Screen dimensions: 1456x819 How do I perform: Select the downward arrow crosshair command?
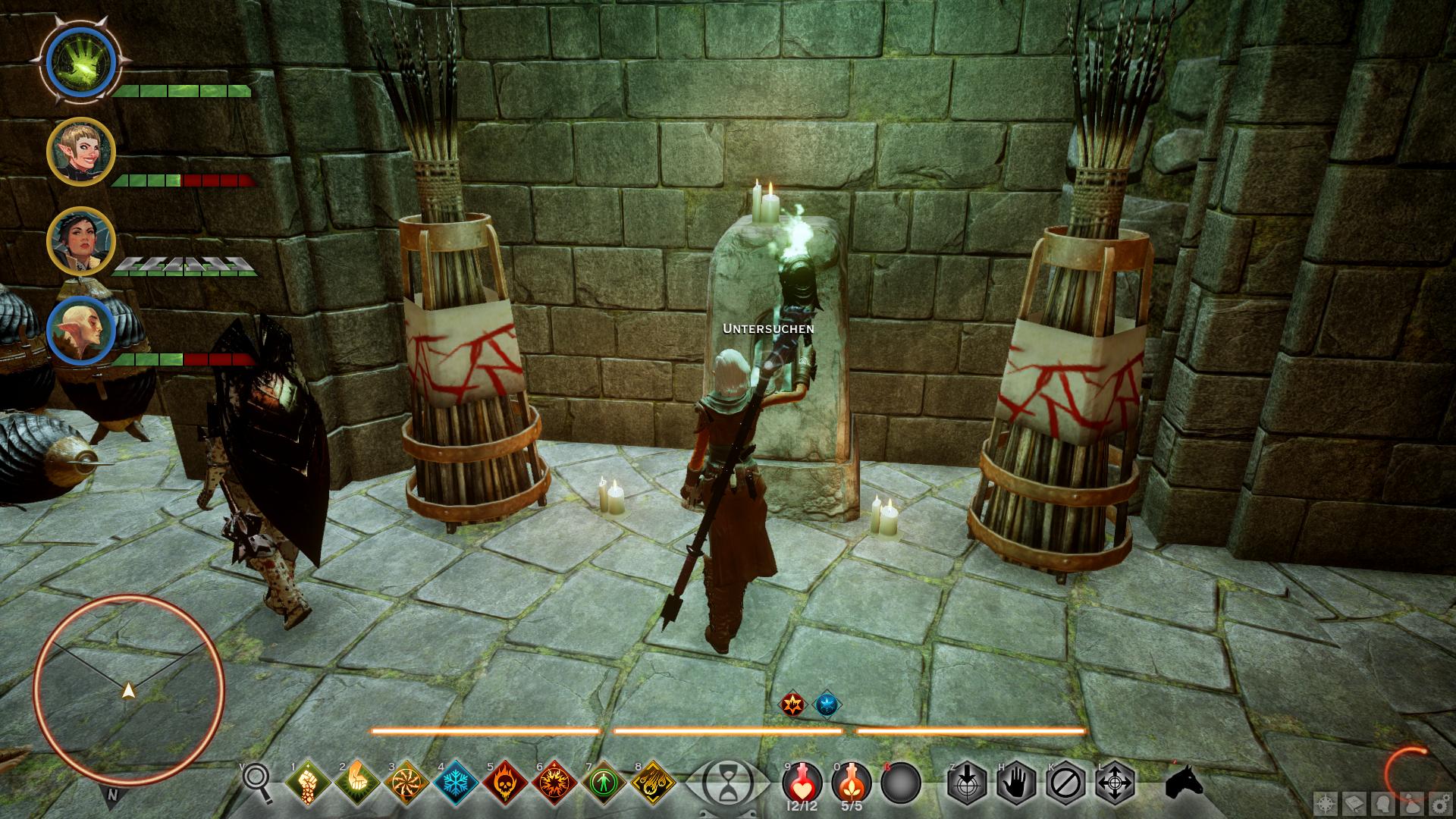[x=967, y=781]
